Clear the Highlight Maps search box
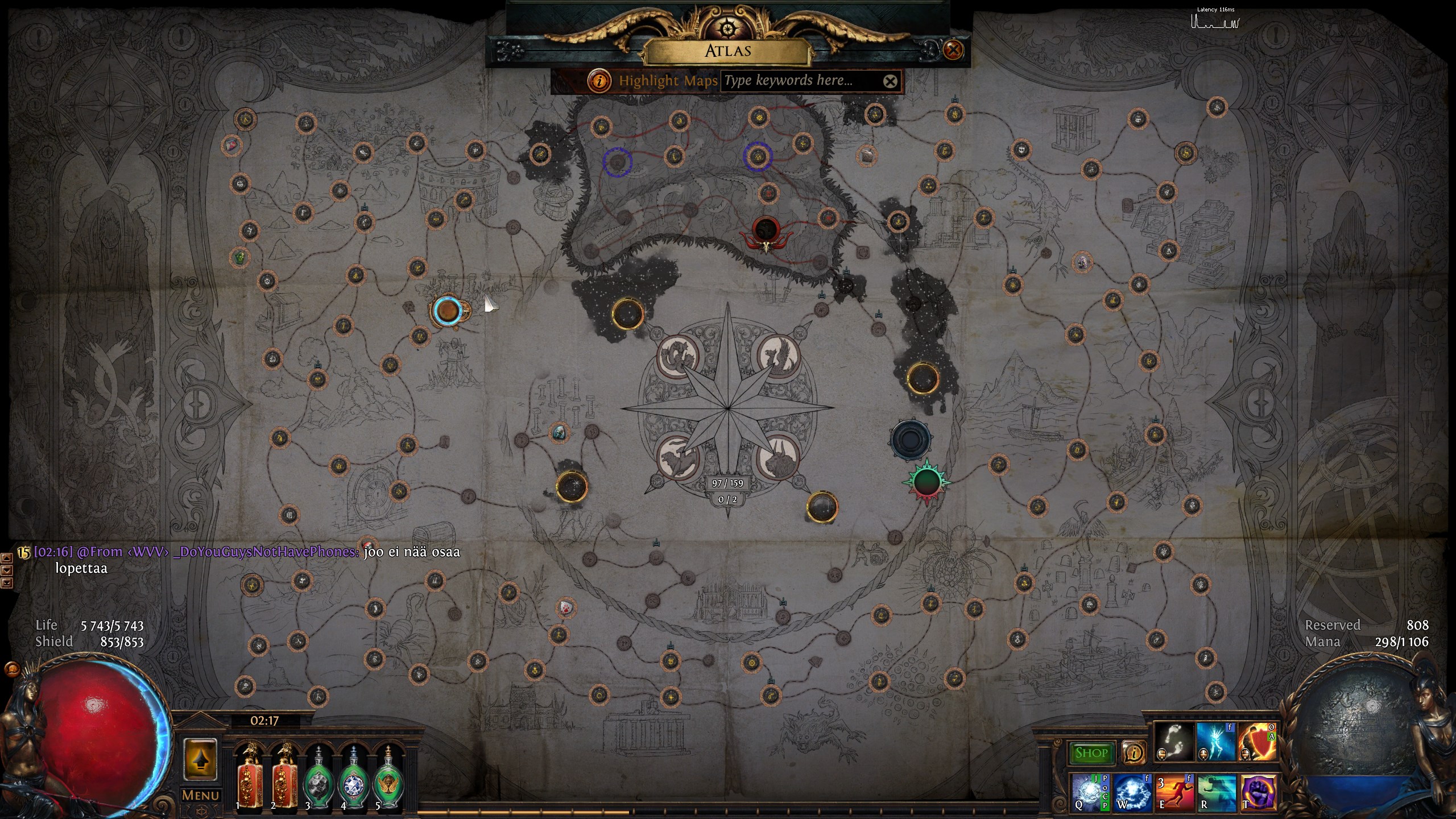 (890, 81)
